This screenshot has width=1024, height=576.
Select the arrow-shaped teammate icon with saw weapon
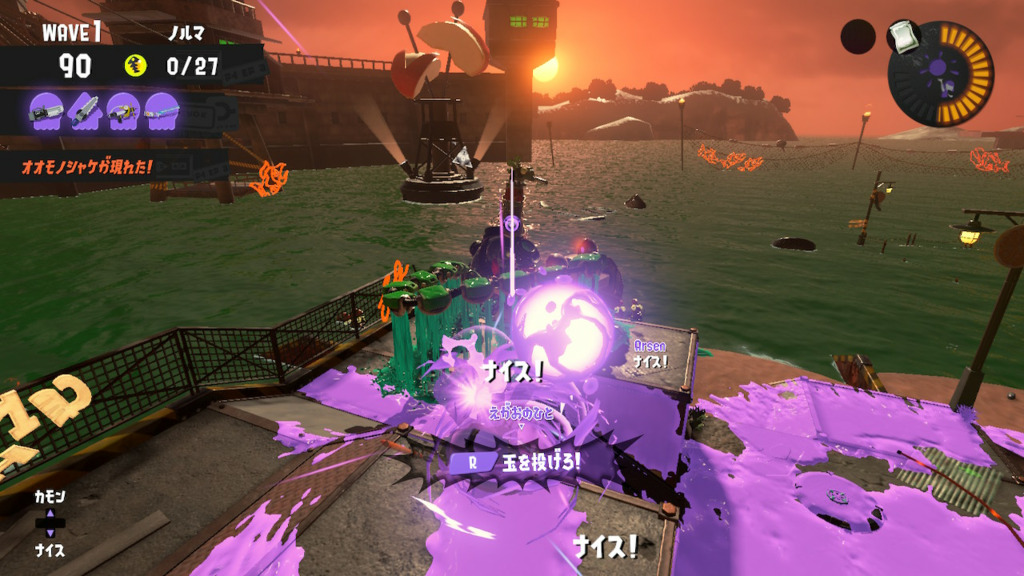pos(84,109)
